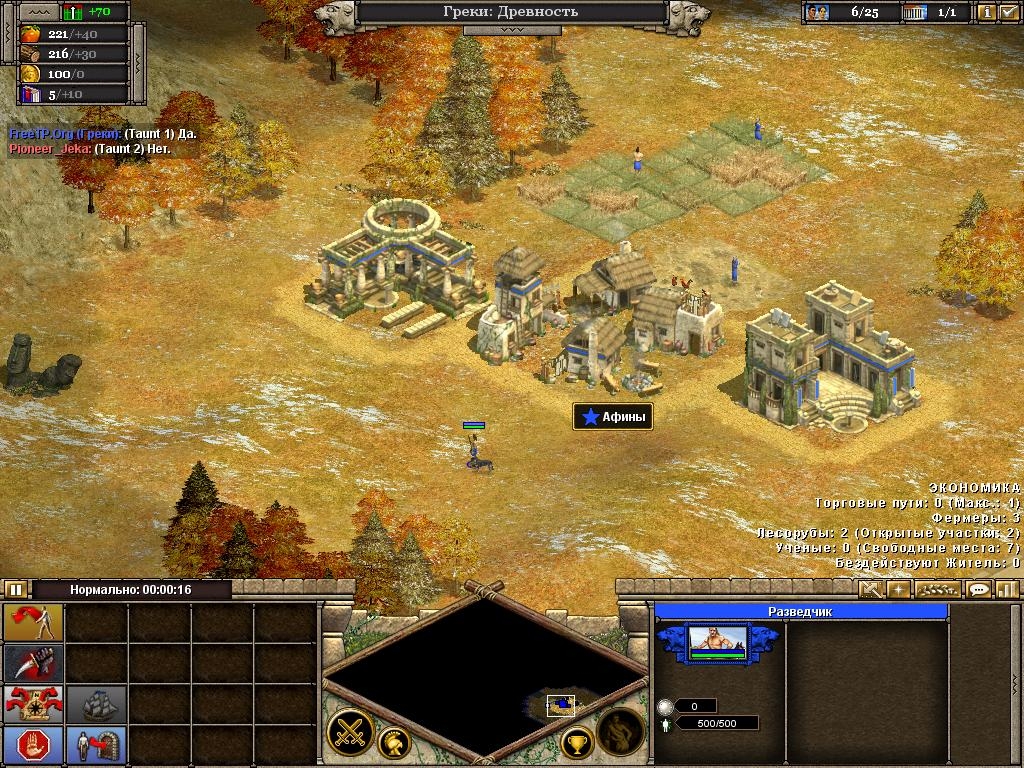Expand the dropdown arrow under nation title
Image resolution: width=1024 pixels, height=768 pixels.
click(511, 30)
